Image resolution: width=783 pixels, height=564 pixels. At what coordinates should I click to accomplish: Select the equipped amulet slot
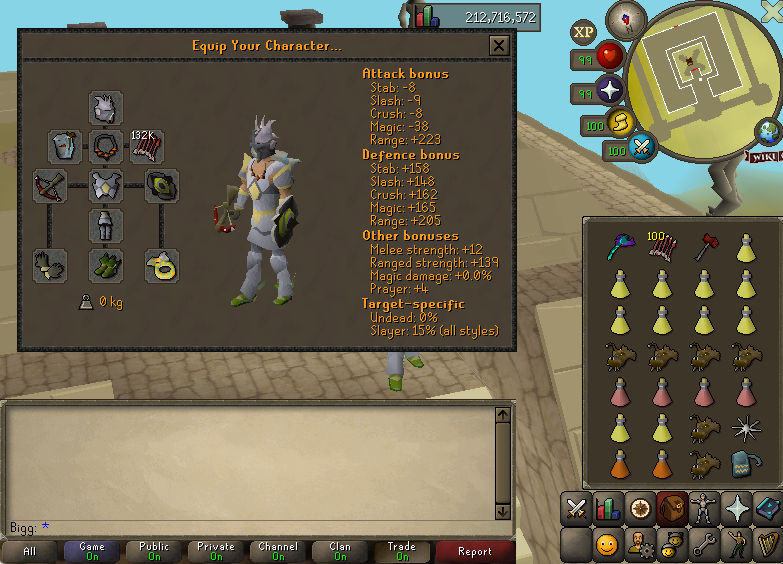106,147
